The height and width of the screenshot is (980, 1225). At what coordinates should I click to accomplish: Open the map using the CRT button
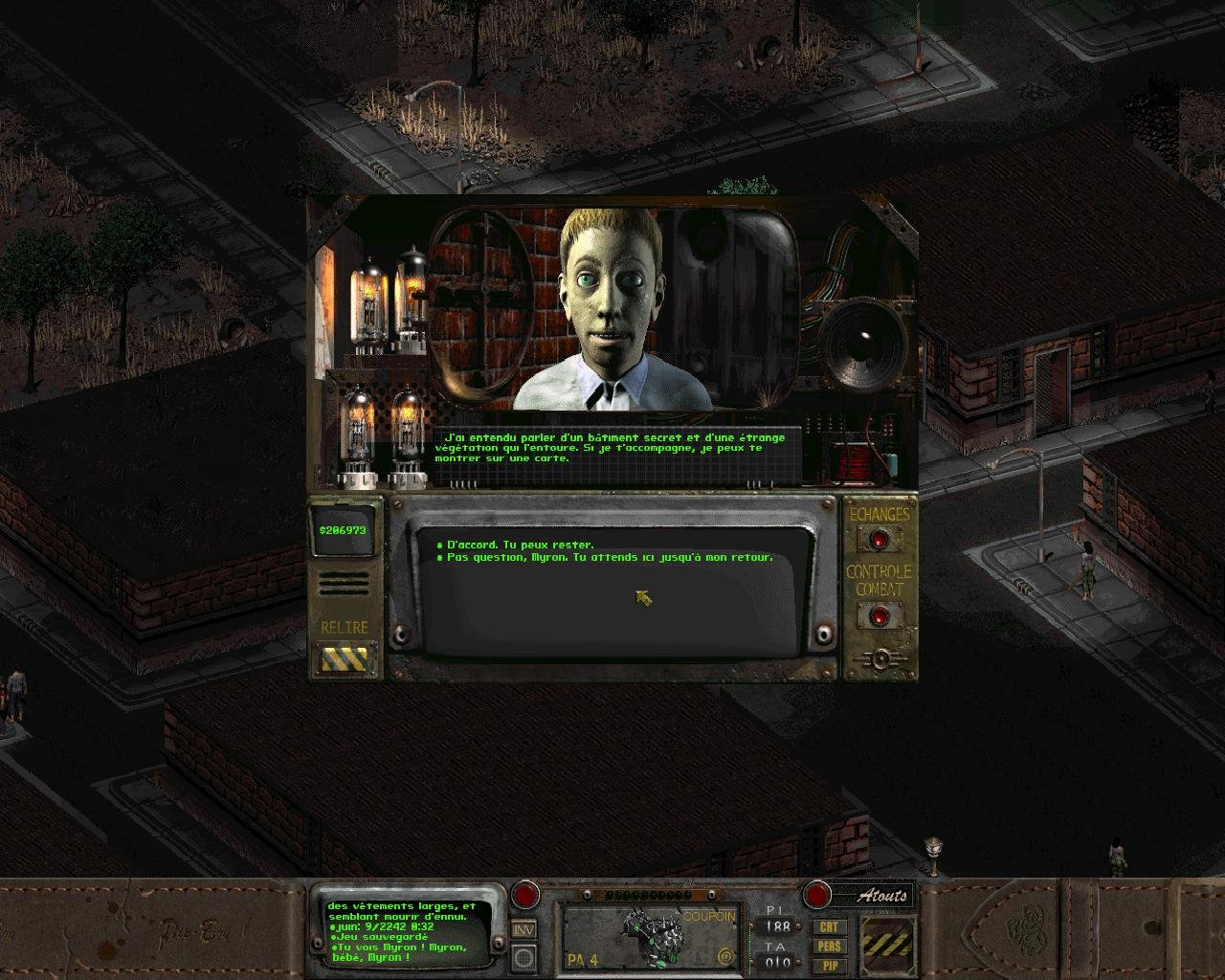pos(829,927)
